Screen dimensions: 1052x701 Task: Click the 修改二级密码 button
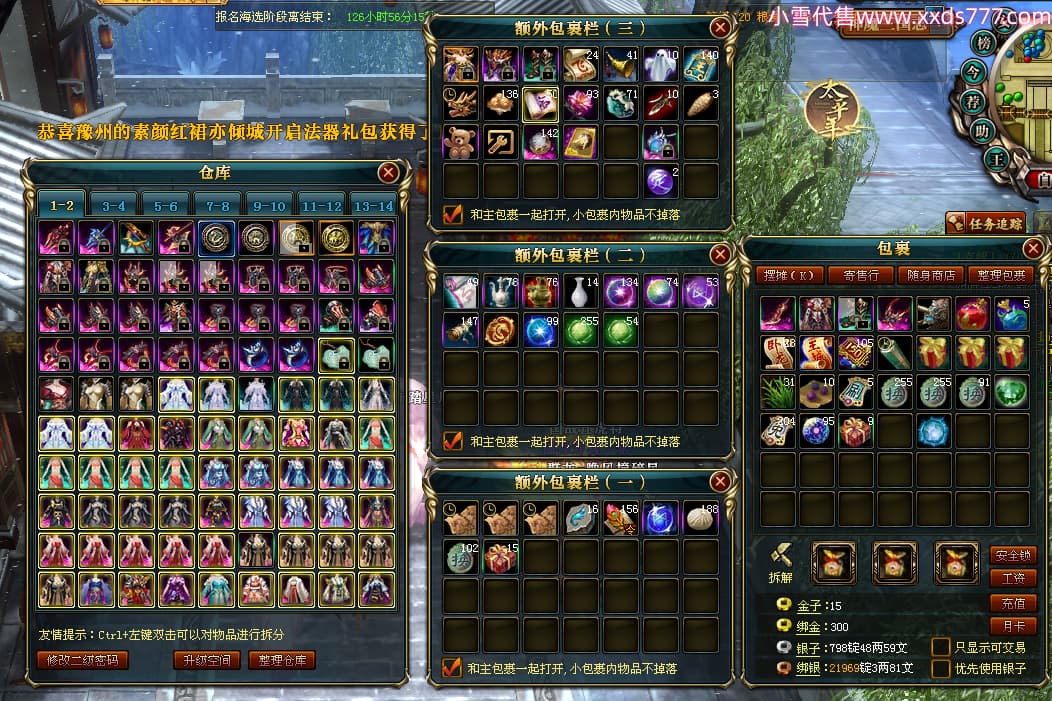[x=84, y=660]
